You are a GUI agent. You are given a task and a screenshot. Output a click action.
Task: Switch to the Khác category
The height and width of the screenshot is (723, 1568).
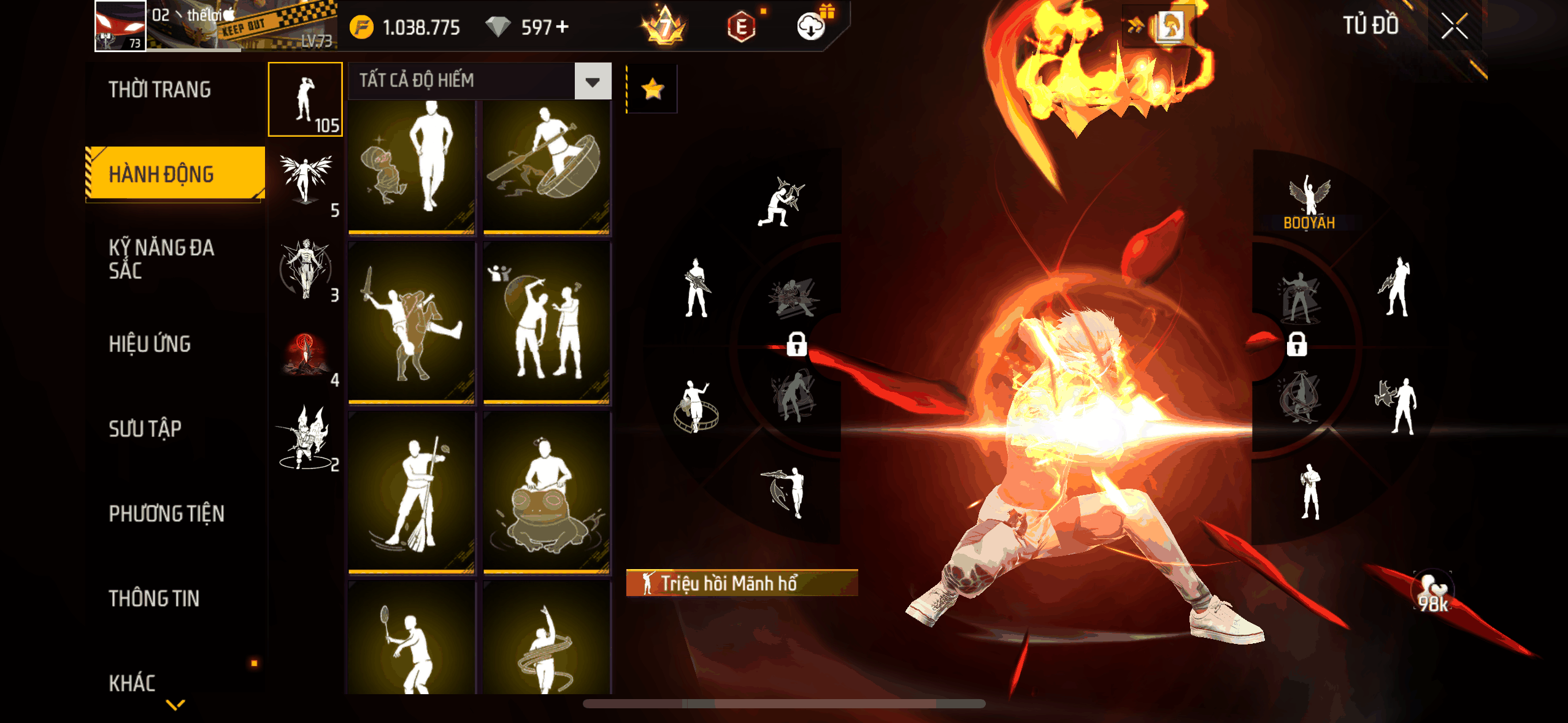(132, 683)
